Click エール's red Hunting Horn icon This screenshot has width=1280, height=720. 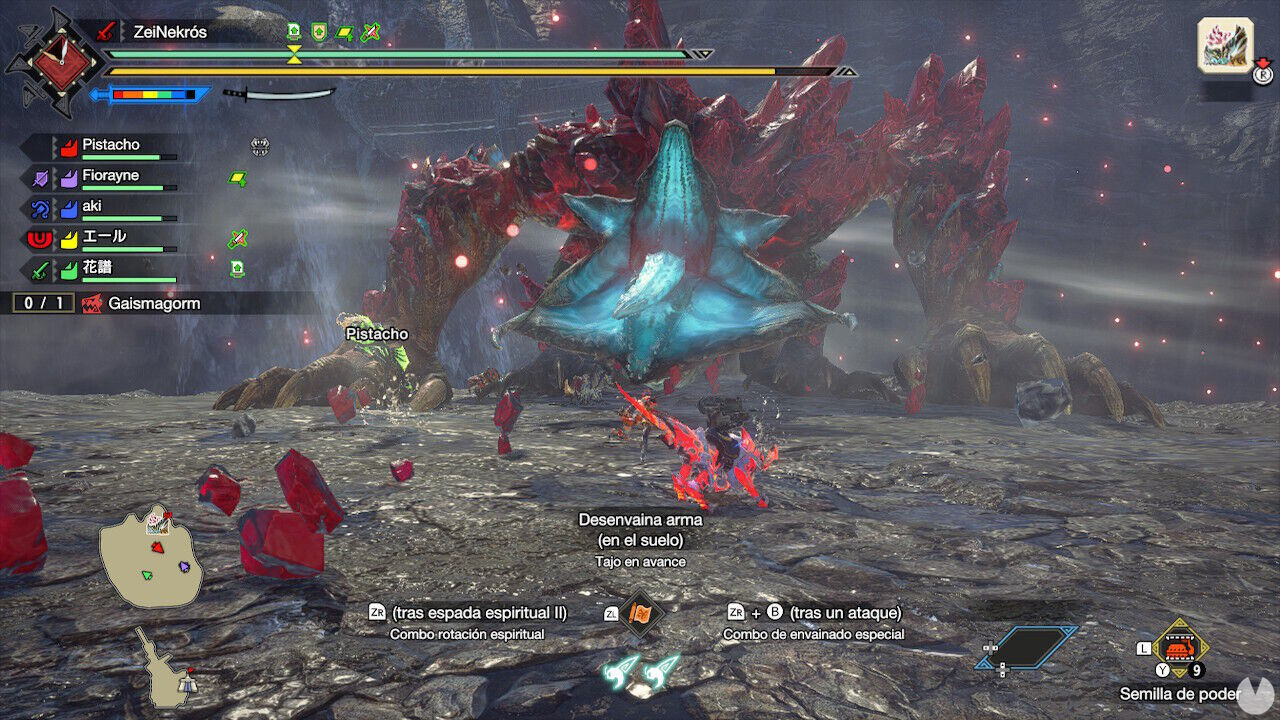(x=40, y=238)
